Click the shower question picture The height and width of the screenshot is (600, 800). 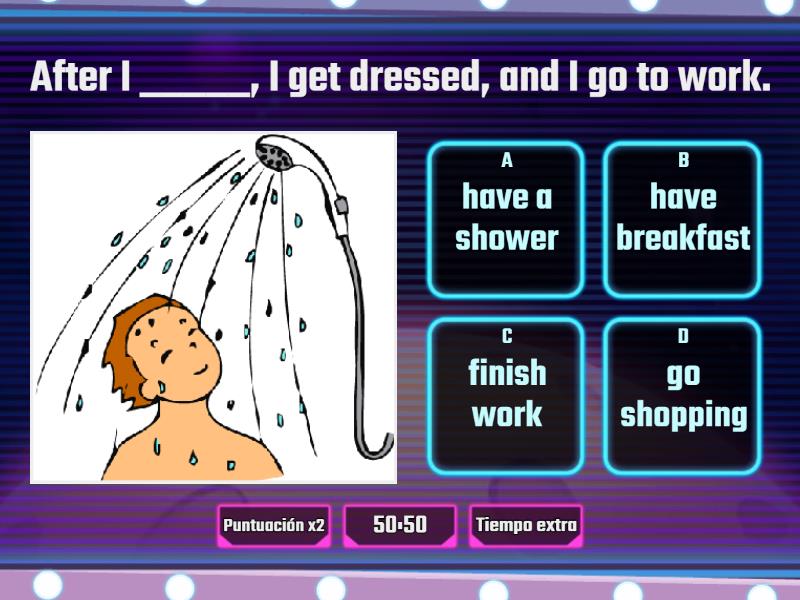point(213,307)
